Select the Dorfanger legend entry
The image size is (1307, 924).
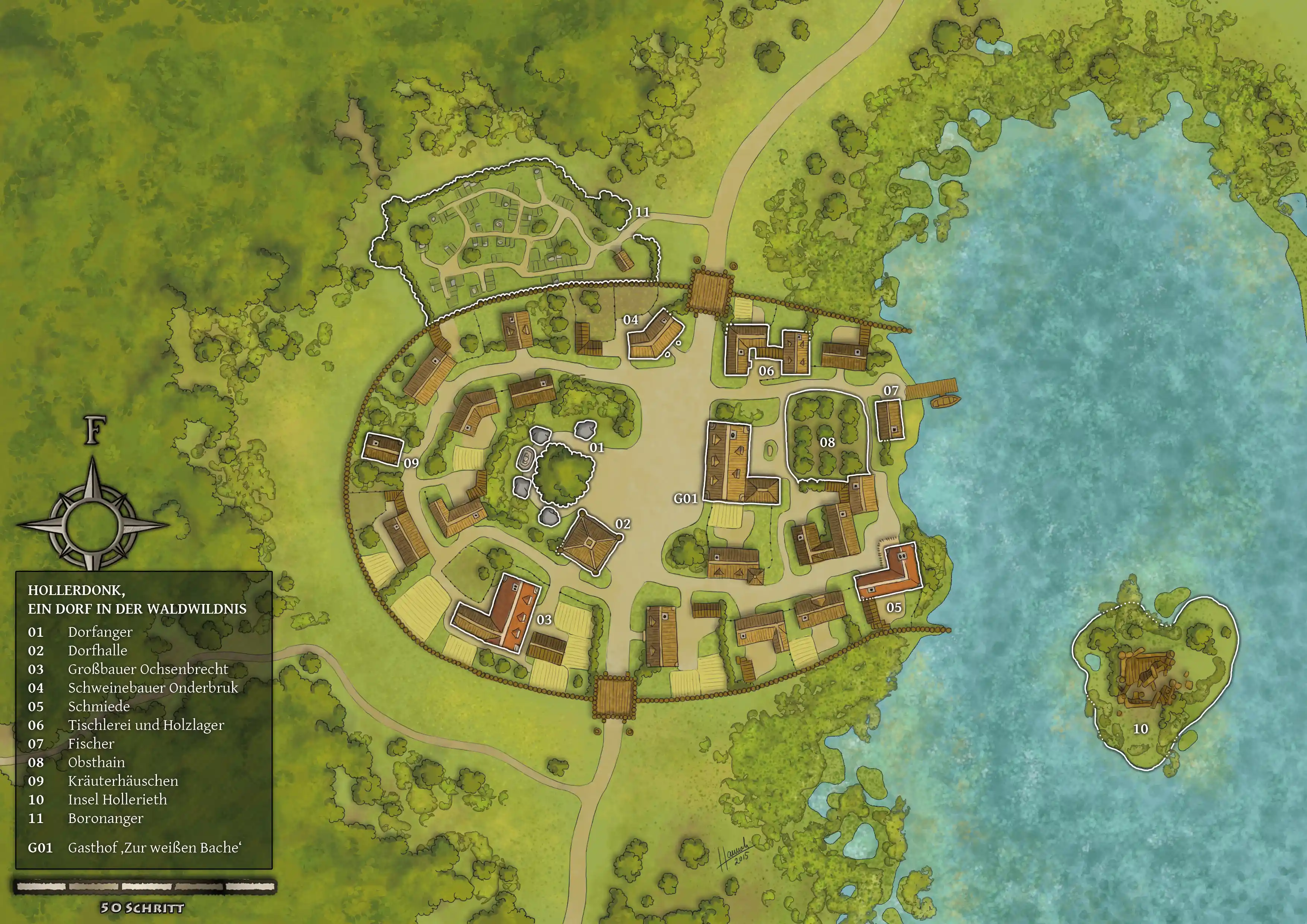coord(100,632)
